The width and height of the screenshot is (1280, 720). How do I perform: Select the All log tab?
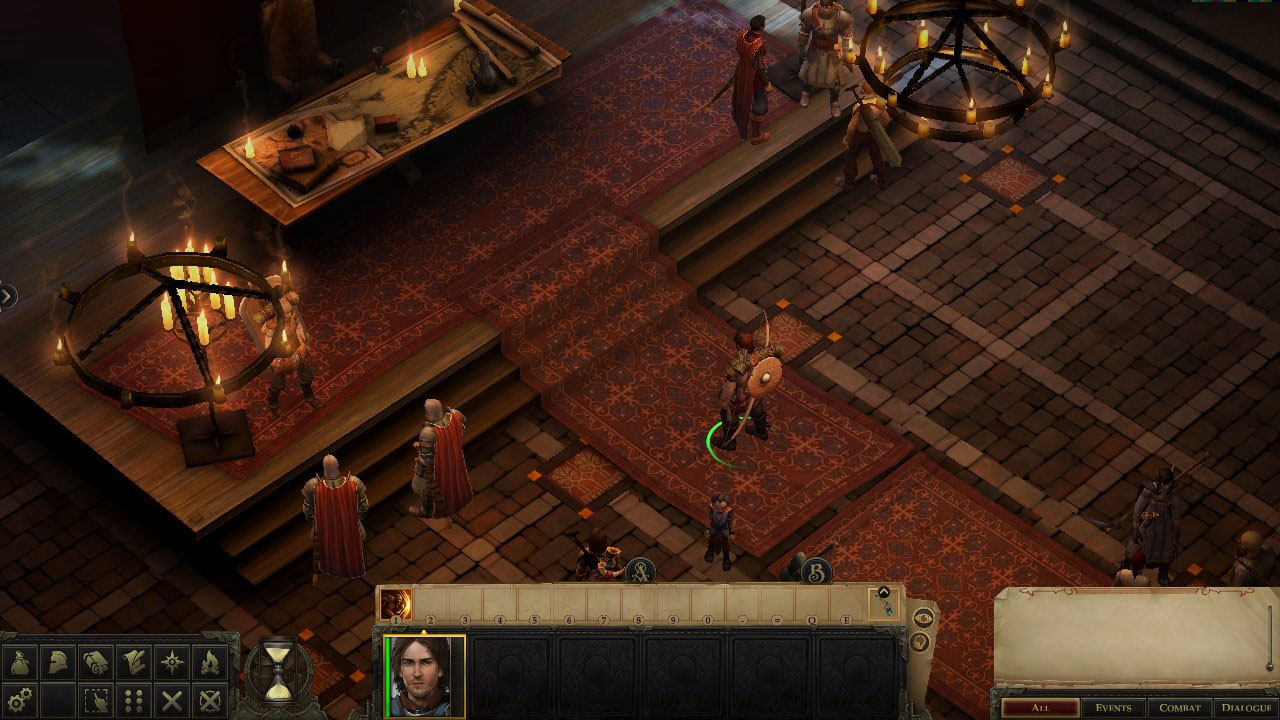1040,708
